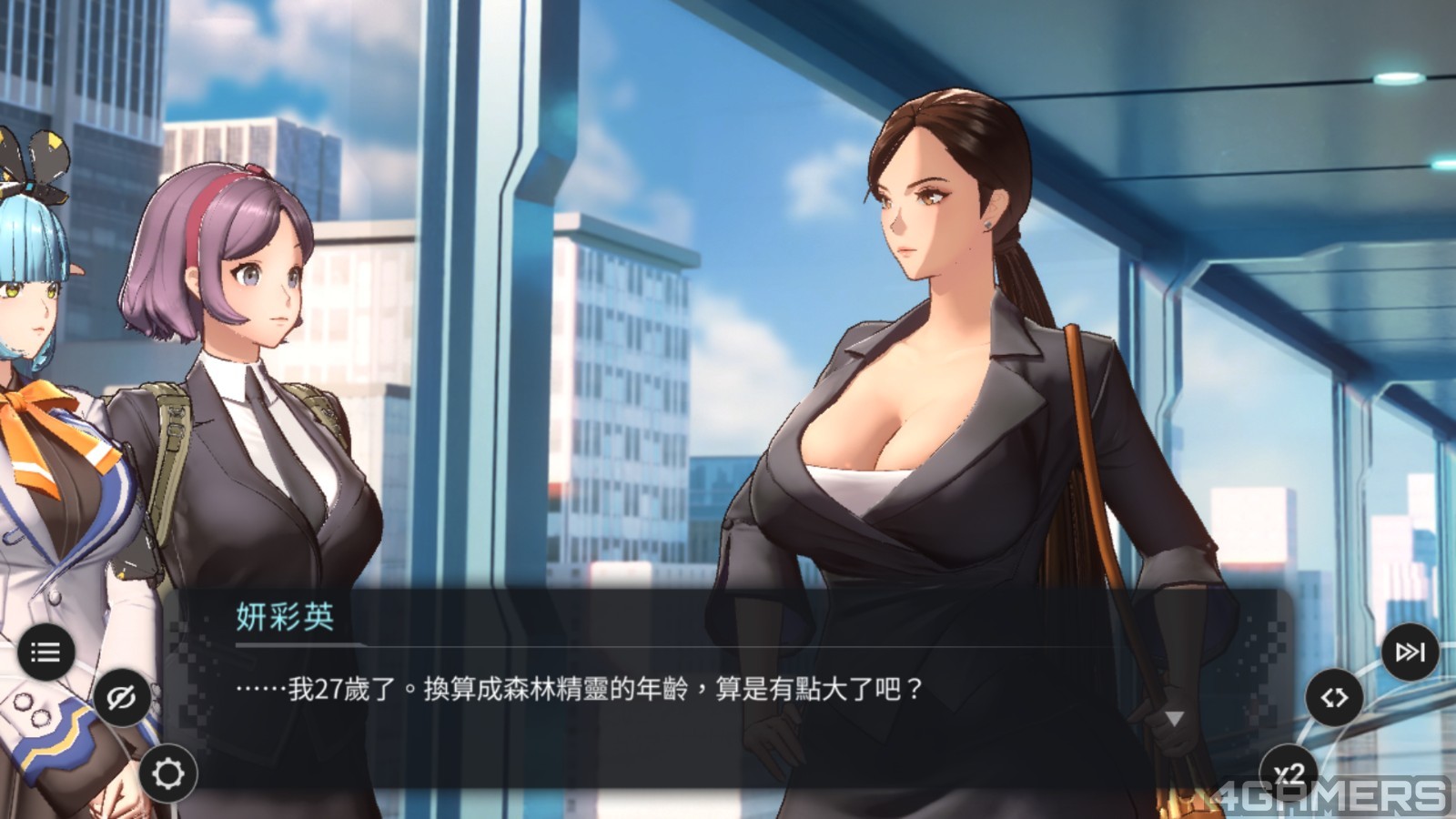The width and height of the screenshot is (1456, 819).
Task: Open the dialogue log list button
Action: (x=45, y=652)
